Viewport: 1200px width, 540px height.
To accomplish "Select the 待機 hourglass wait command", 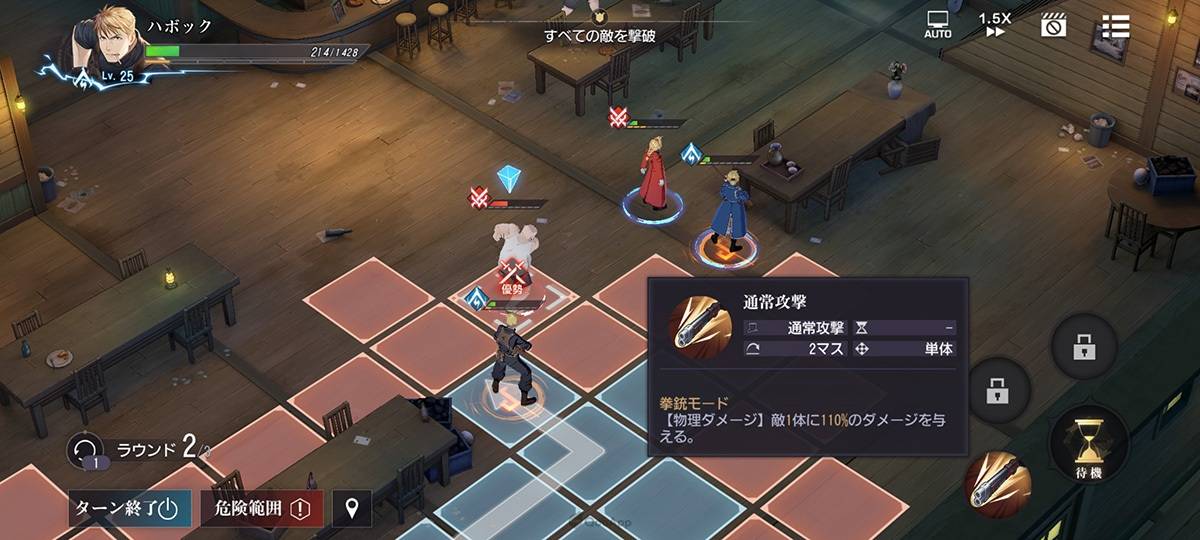I will click(x=1089, y=443).
